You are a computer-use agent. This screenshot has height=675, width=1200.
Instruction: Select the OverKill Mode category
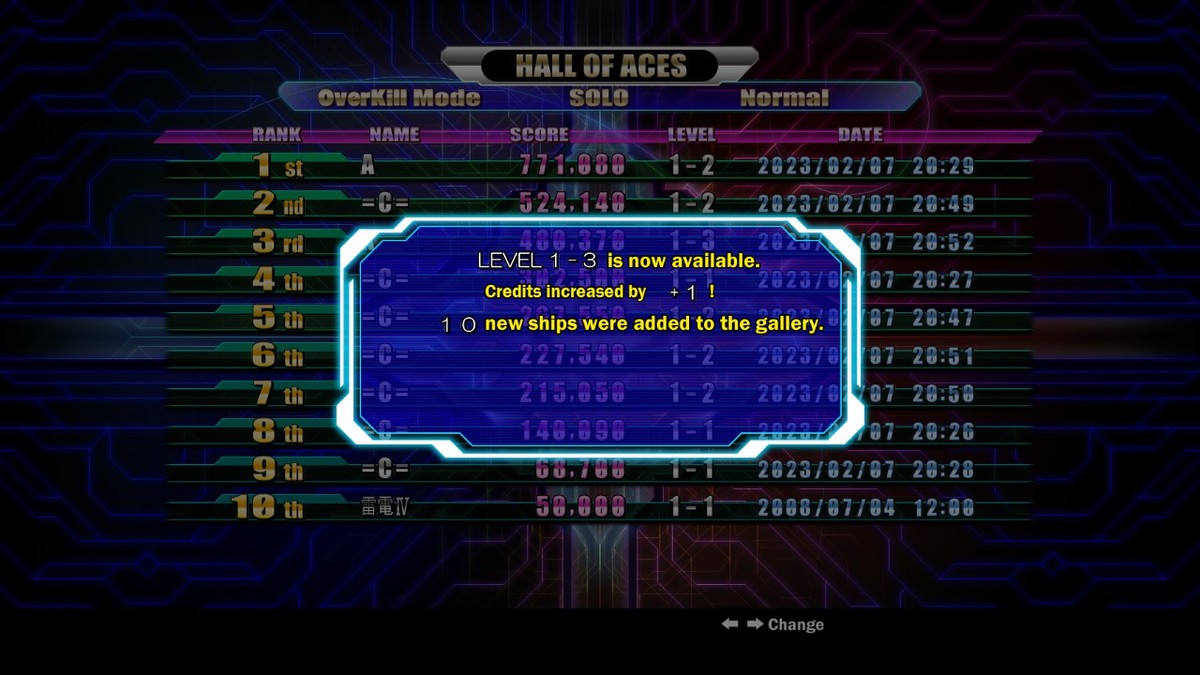coord(399,98)
